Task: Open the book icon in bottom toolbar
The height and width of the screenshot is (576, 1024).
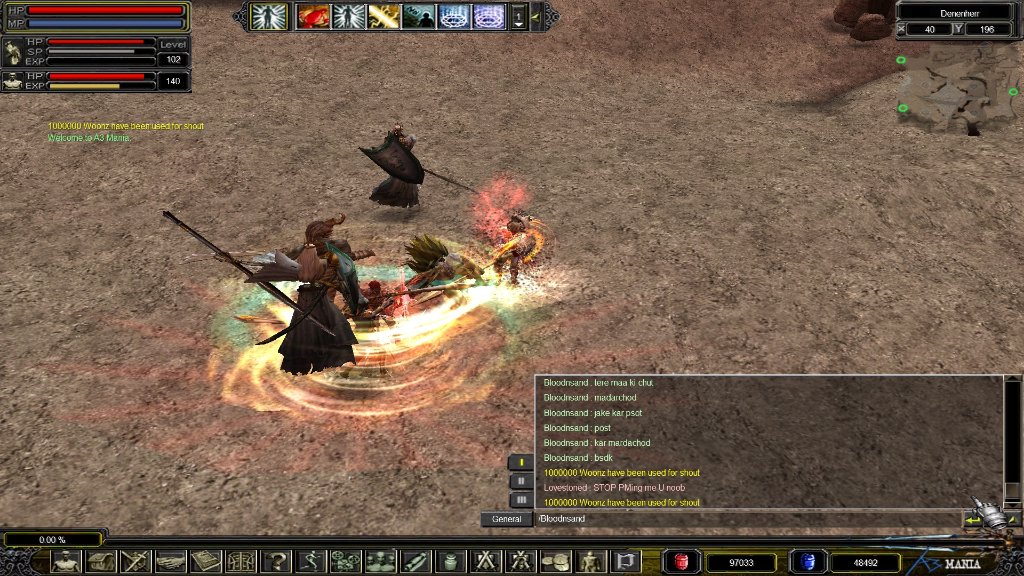Action: 205,562
